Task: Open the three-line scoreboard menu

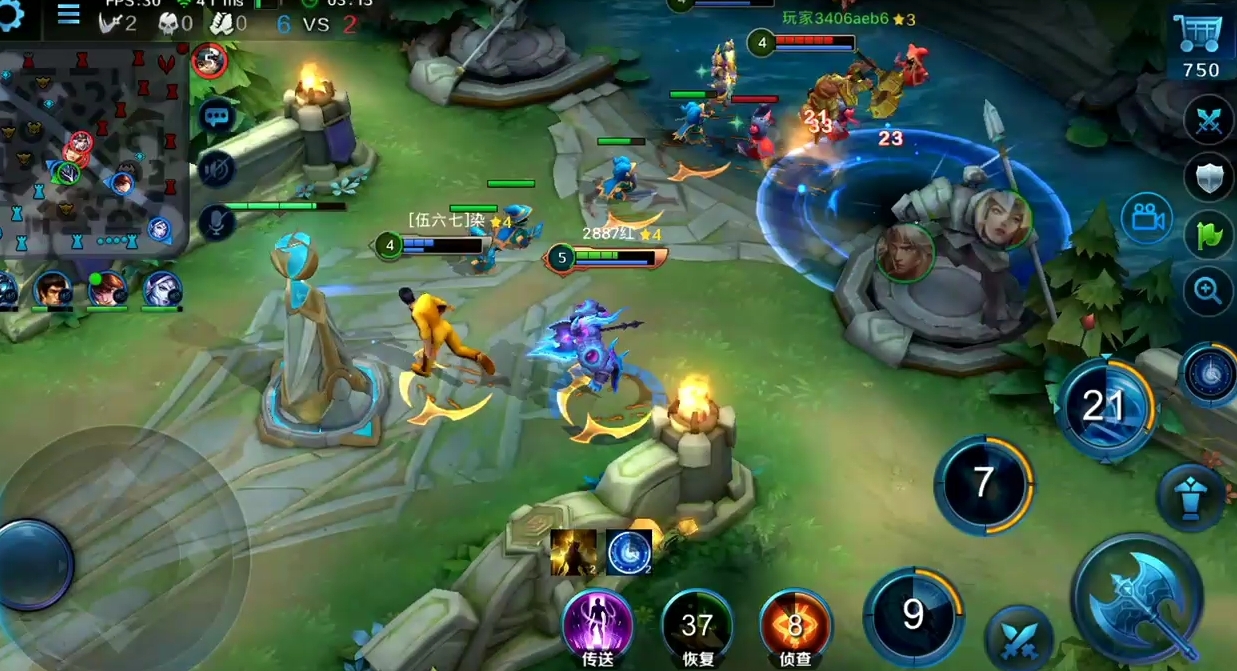Action: (68, 14)
